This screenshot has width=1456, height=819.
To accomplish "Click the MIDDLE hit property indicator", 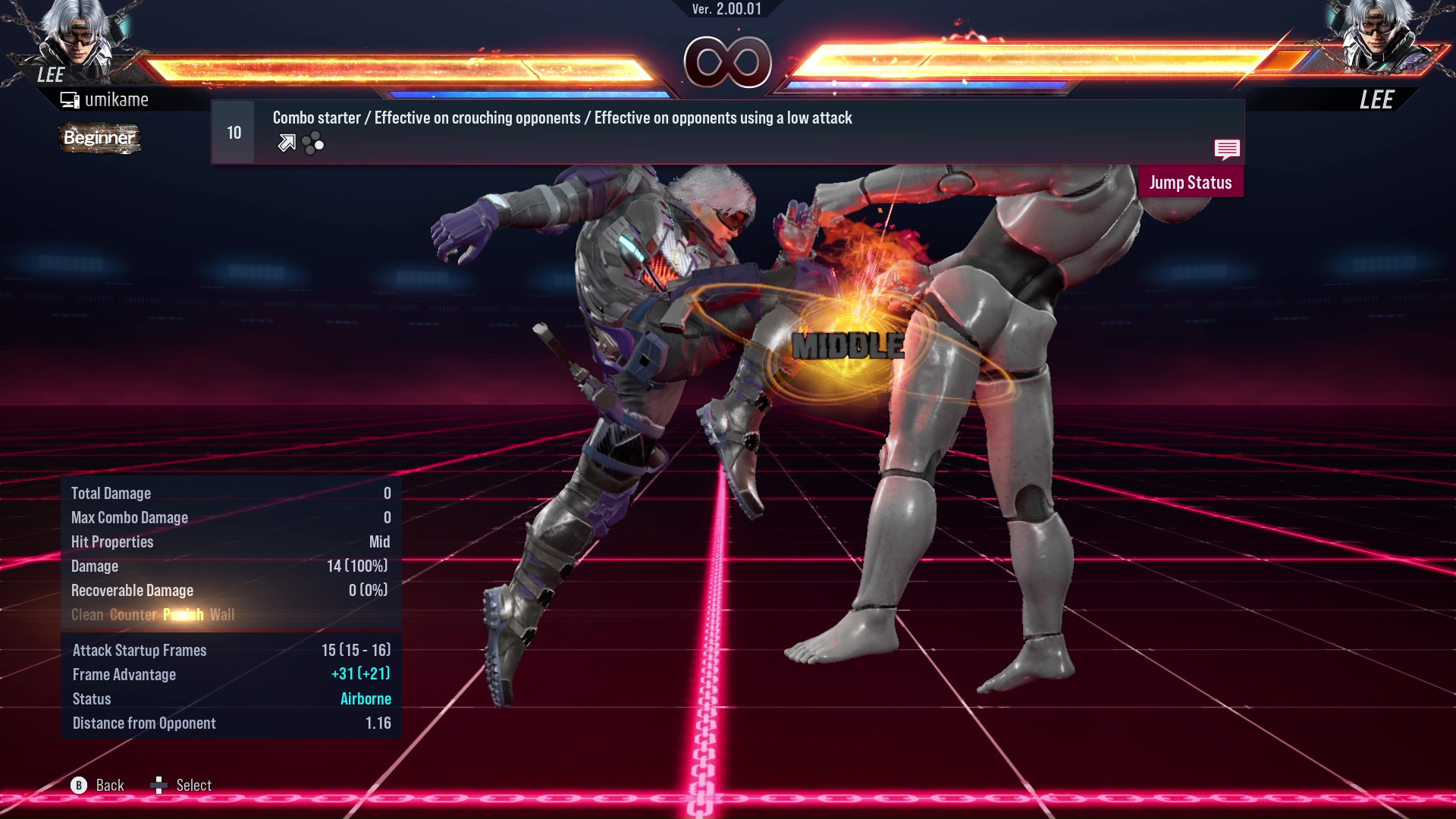I will click(847, 346).
